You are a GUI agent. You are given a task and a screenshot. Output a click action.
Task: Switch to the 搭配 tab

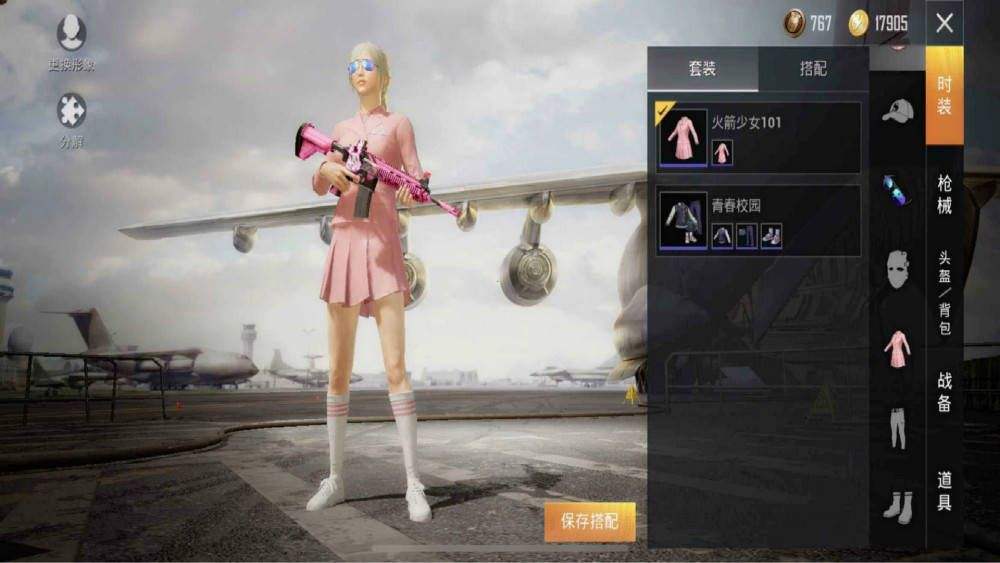click(813, 69)
